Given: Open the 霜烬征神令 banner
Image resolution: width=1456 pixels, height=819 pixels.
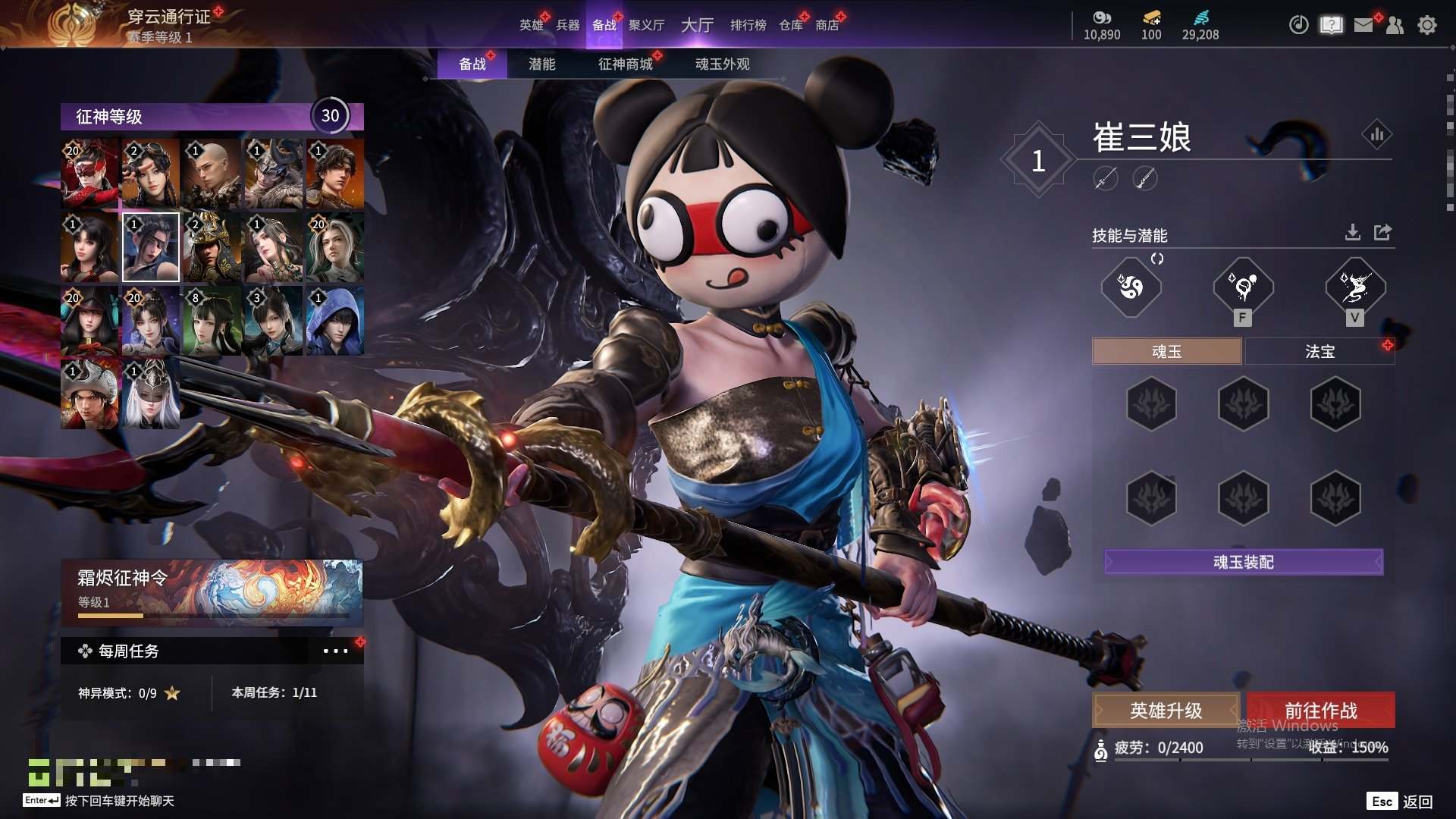Looking at the screenshot, I should [x=212, y=593].
